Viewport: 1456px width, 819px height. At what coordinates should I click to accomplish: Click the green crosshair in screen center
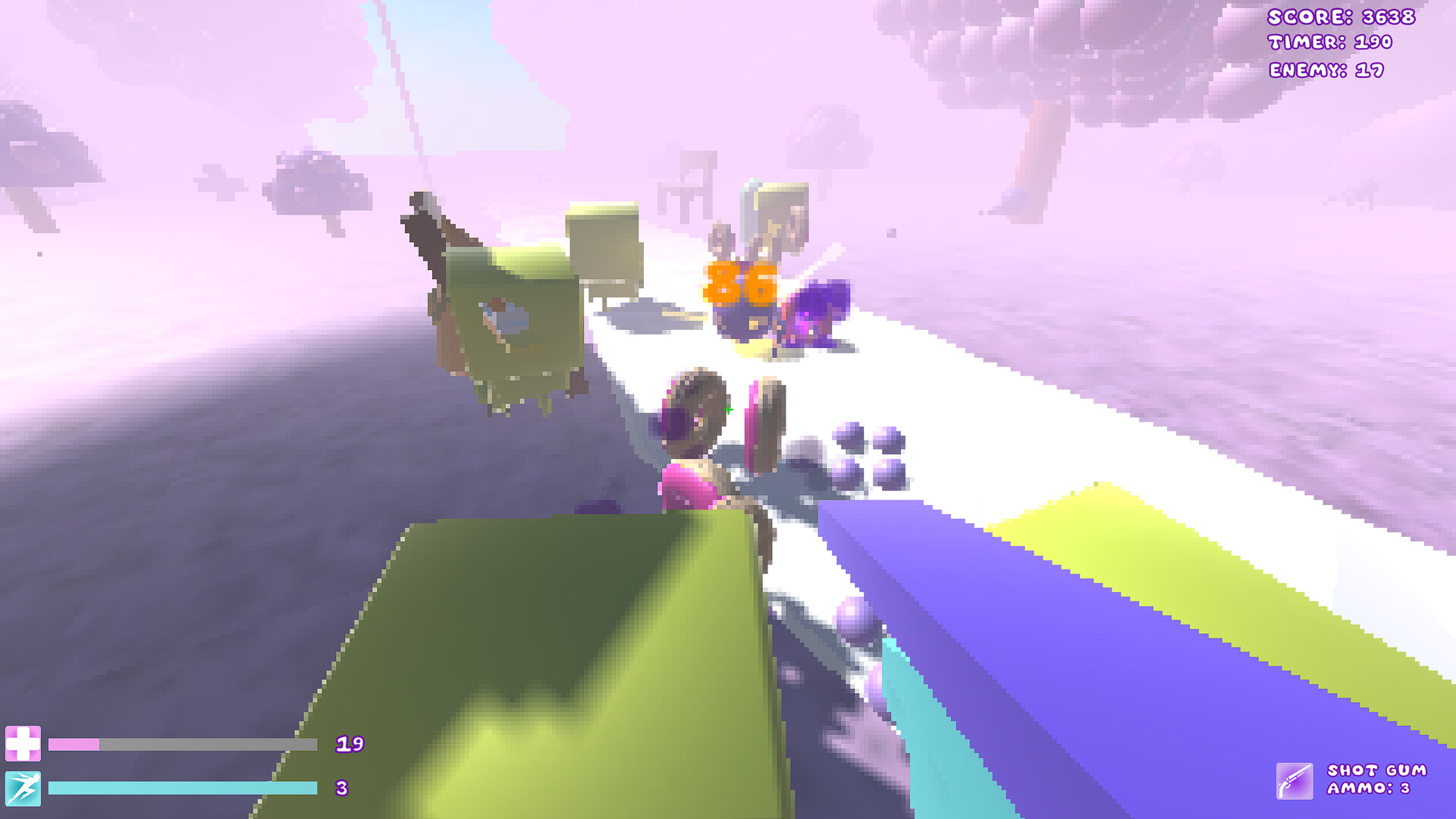[x=728, y=409]
